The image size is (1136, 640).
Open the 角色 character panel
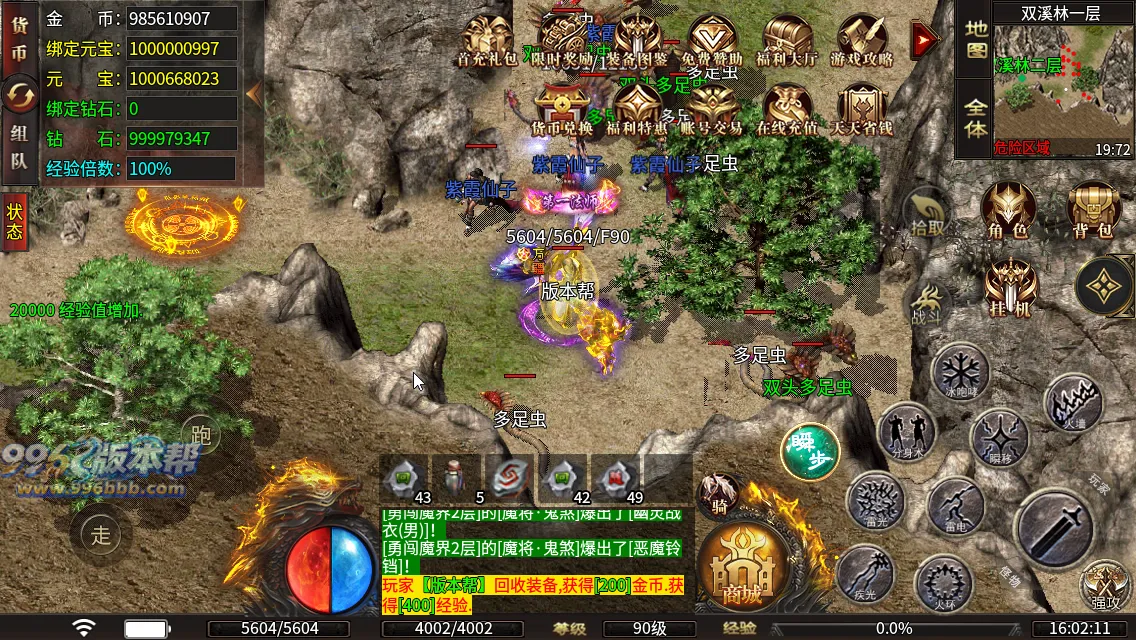(x=1007, y=211)
